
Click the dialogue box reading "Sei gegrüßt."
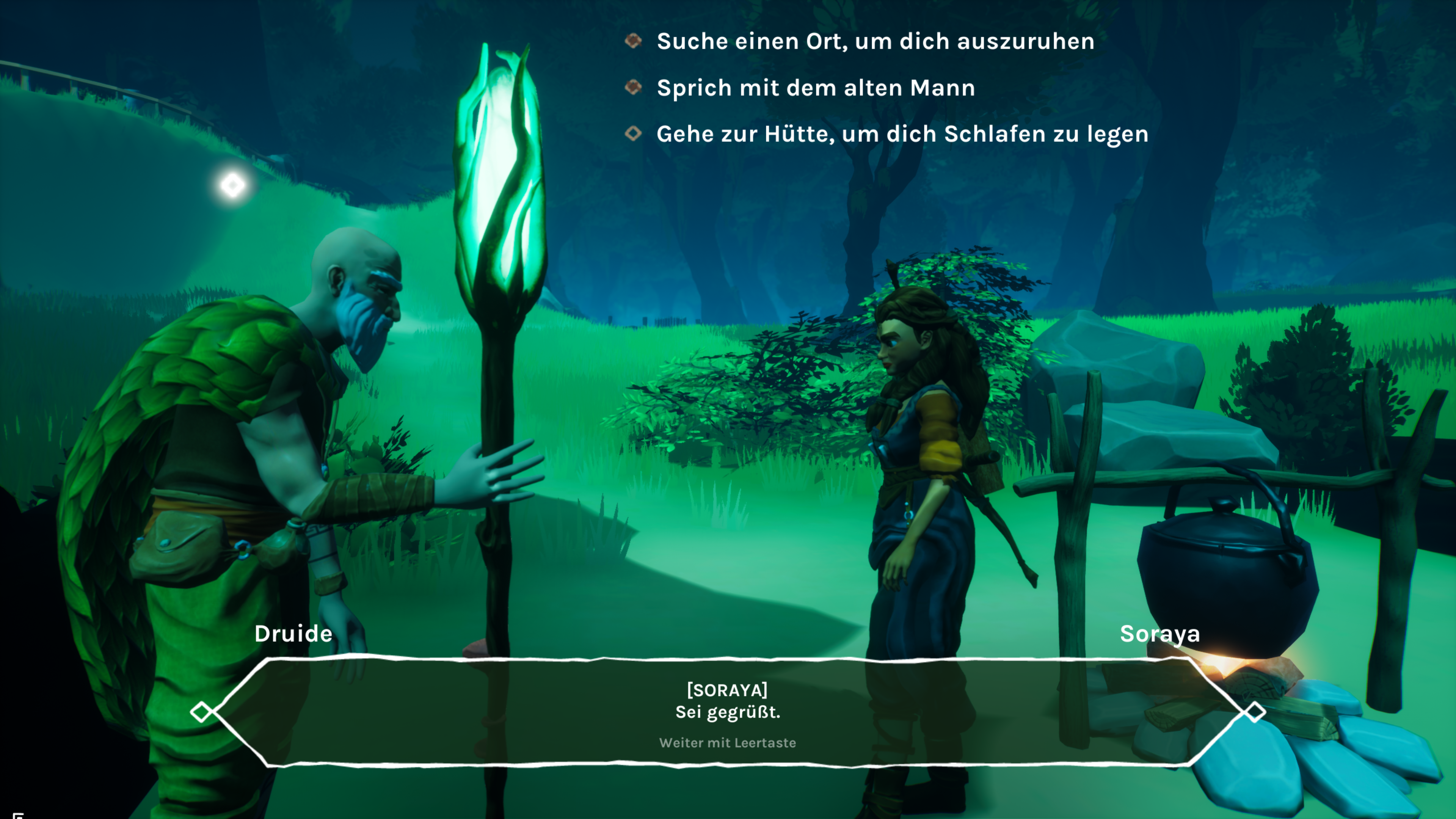(728, 712)
